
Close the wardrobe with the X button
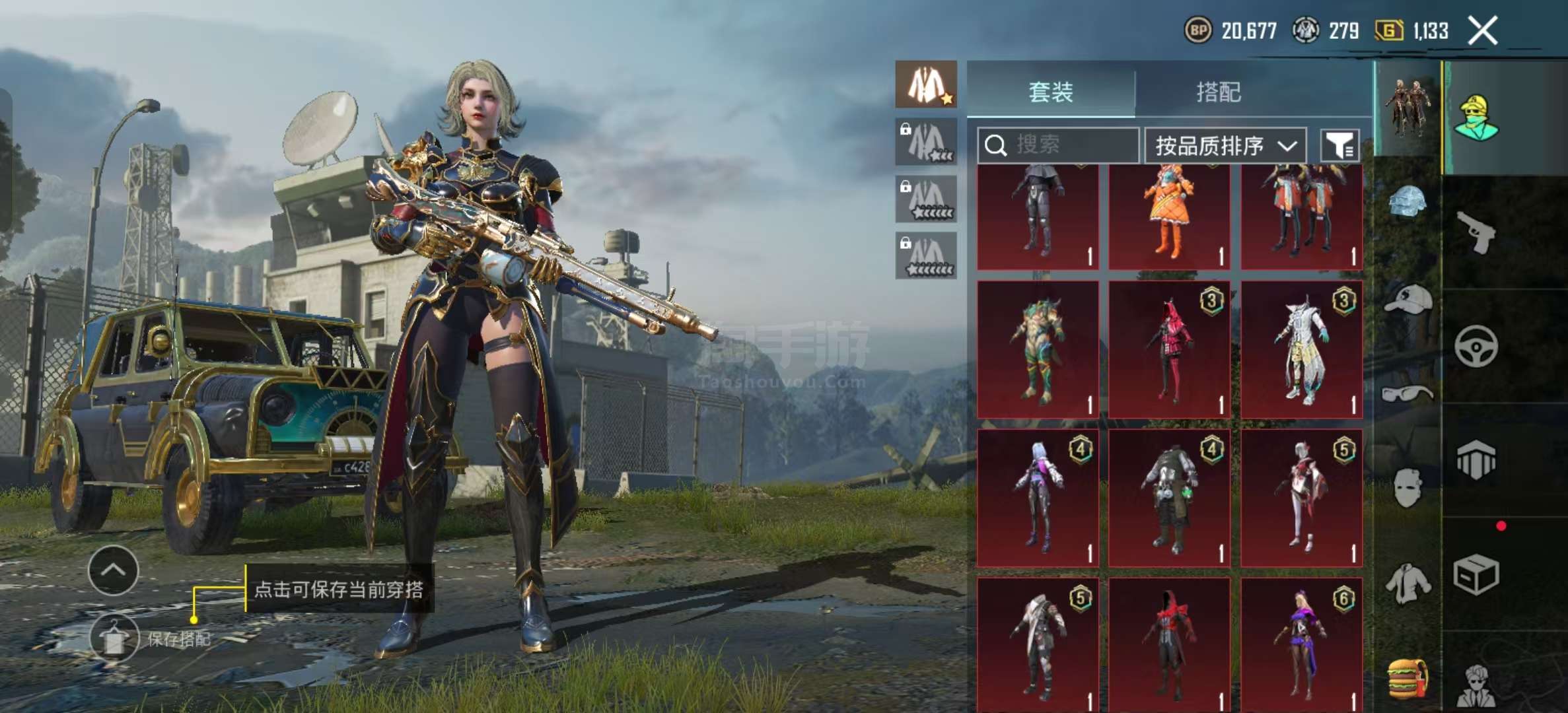(x=1482, y=31)
